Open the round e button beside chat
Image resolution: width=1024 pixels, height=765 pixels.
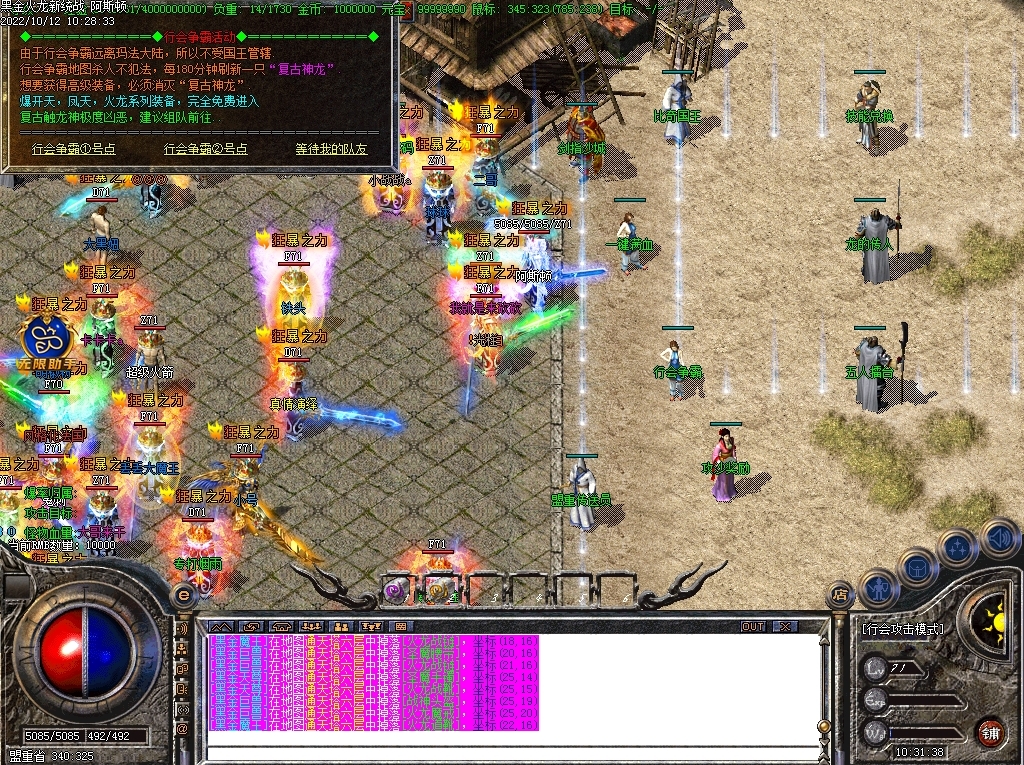(x=183, y=594)
